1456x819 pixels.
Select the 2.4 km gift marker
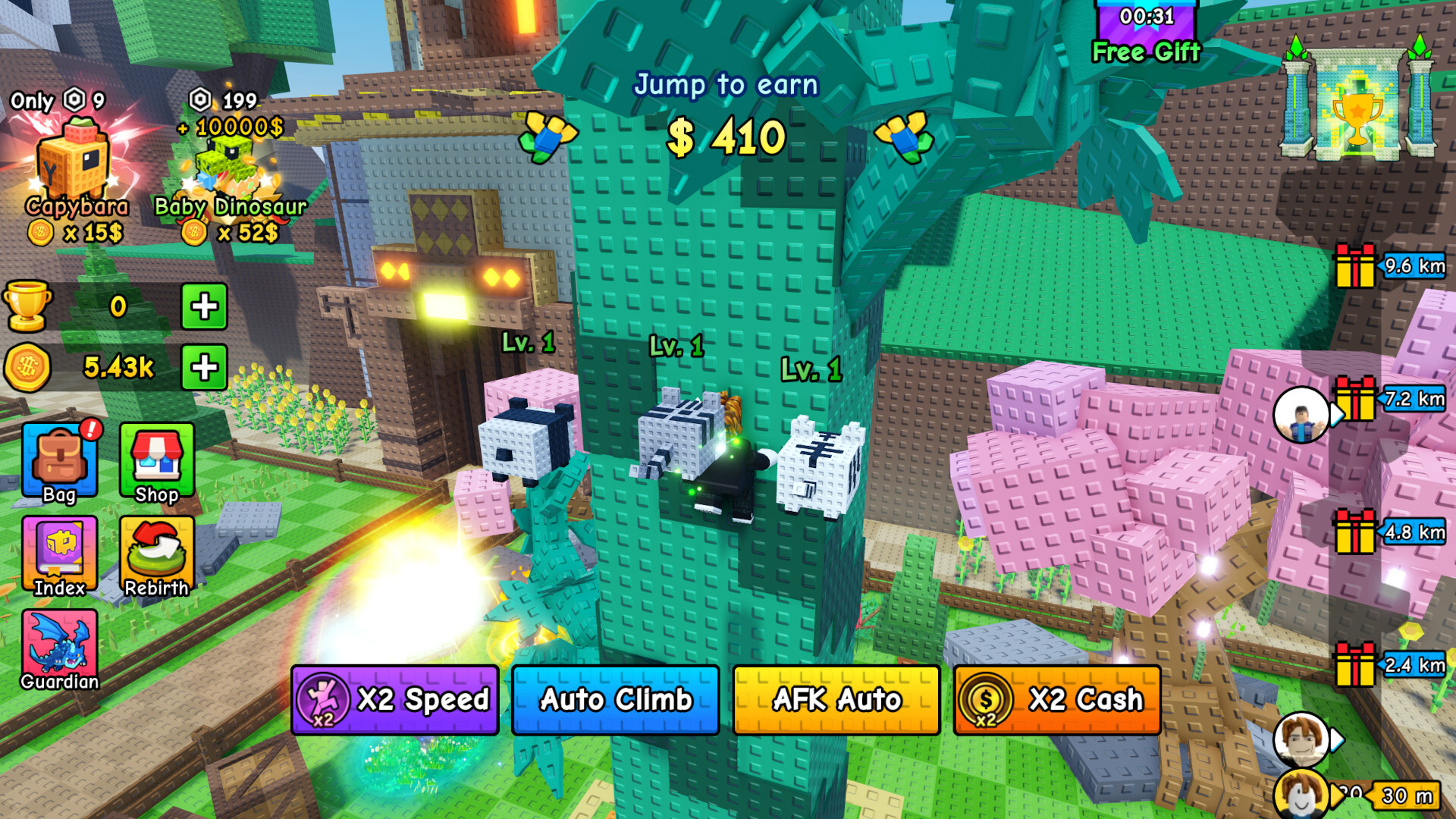click(x=1356, y=664)
